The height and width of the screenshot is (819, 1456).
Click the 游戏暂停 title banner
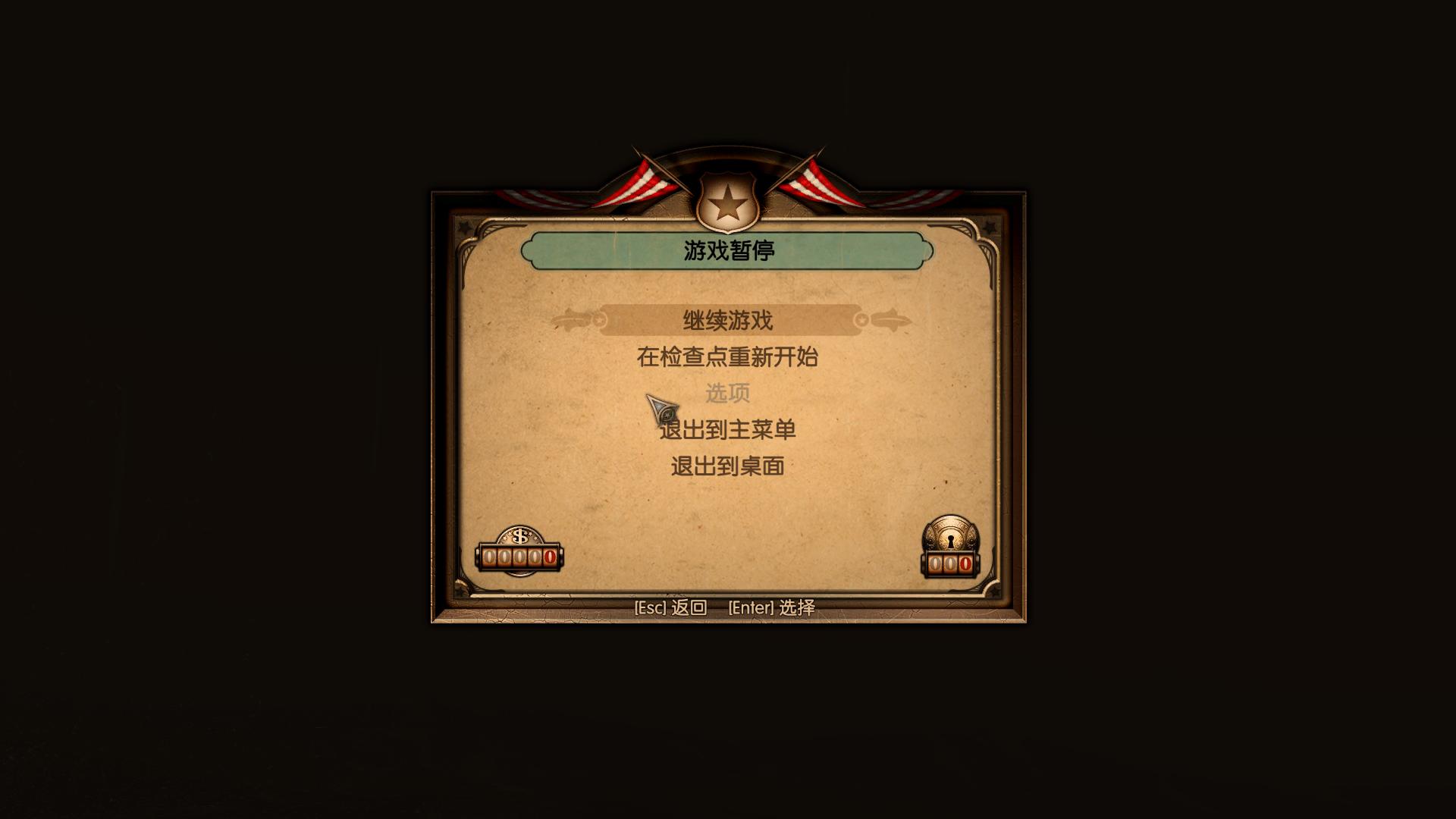click(x=728, y=251)
